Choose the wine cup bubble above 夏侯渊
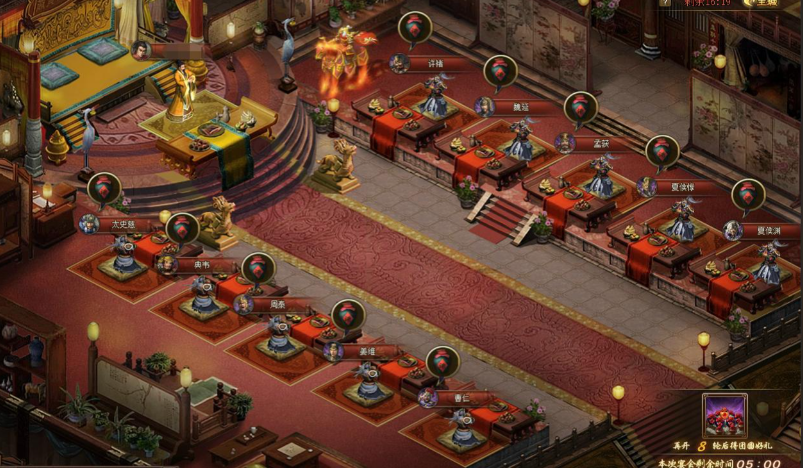This screenshot has height=468, width=803. tap(748, 195)
